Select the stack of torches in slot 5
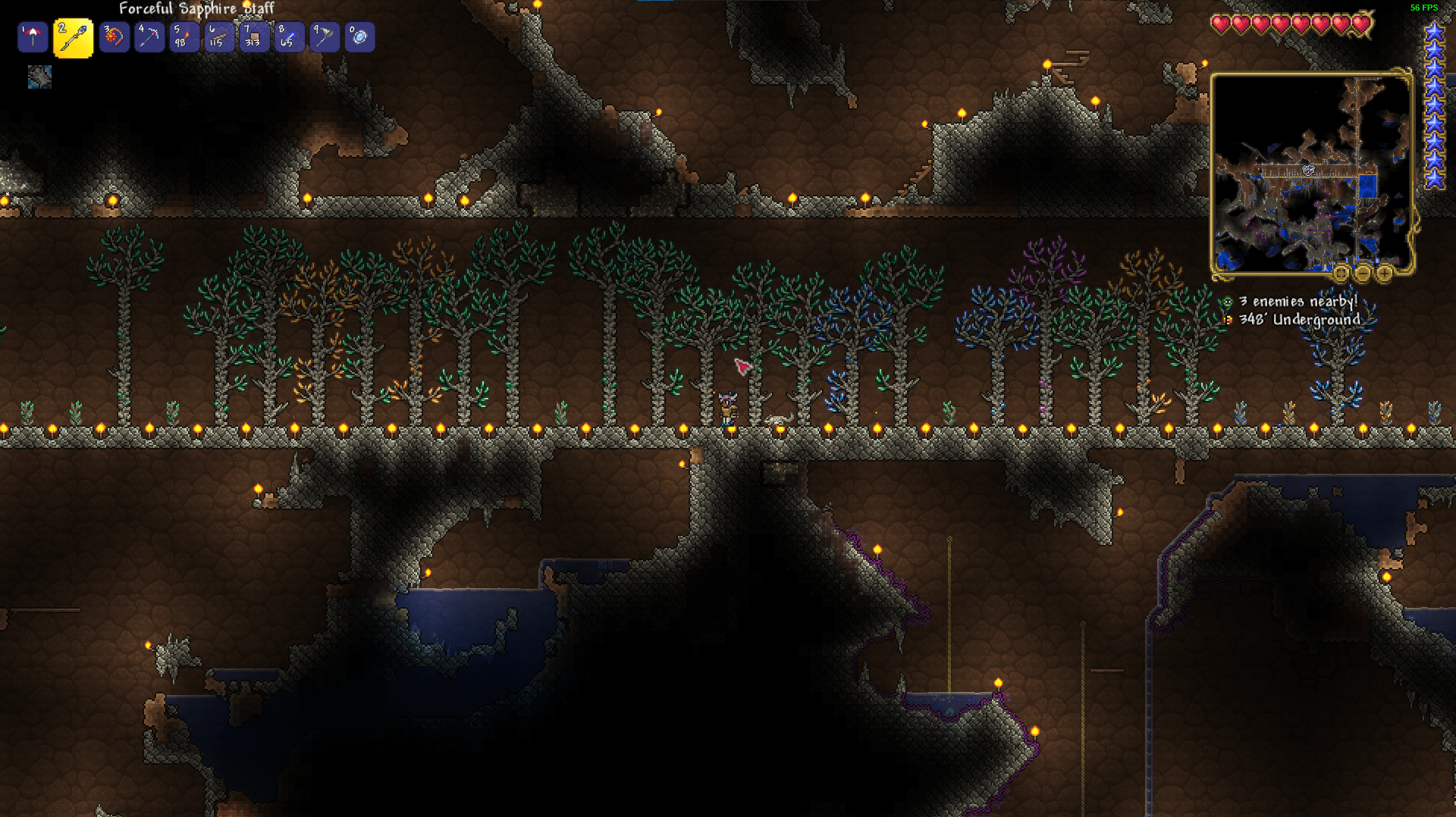Image resolution: width=1456 pixels, height=817 pixels. (184, 36)
